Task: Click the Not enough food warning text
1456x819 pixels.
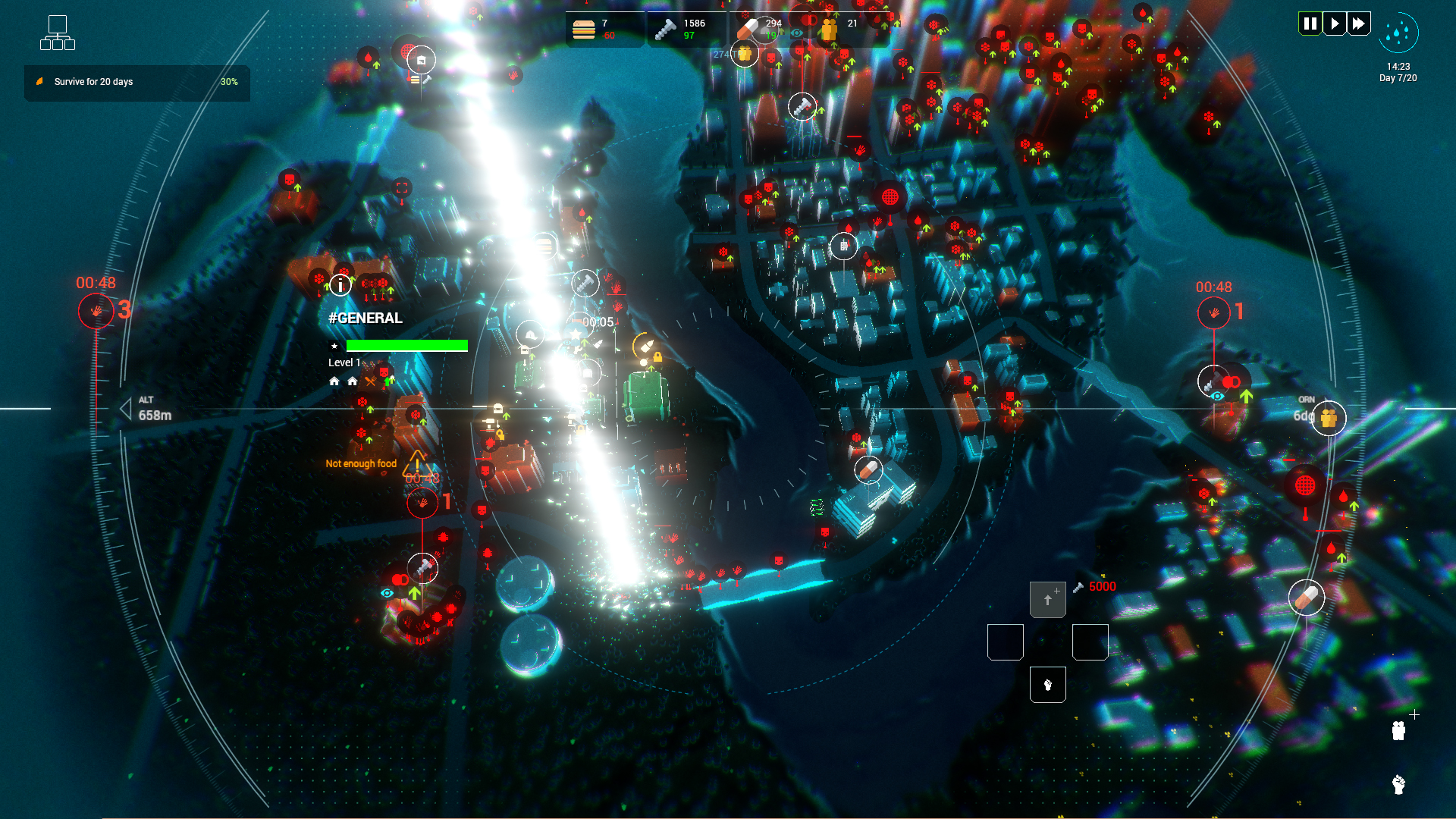Action: [x=359, y=463]
